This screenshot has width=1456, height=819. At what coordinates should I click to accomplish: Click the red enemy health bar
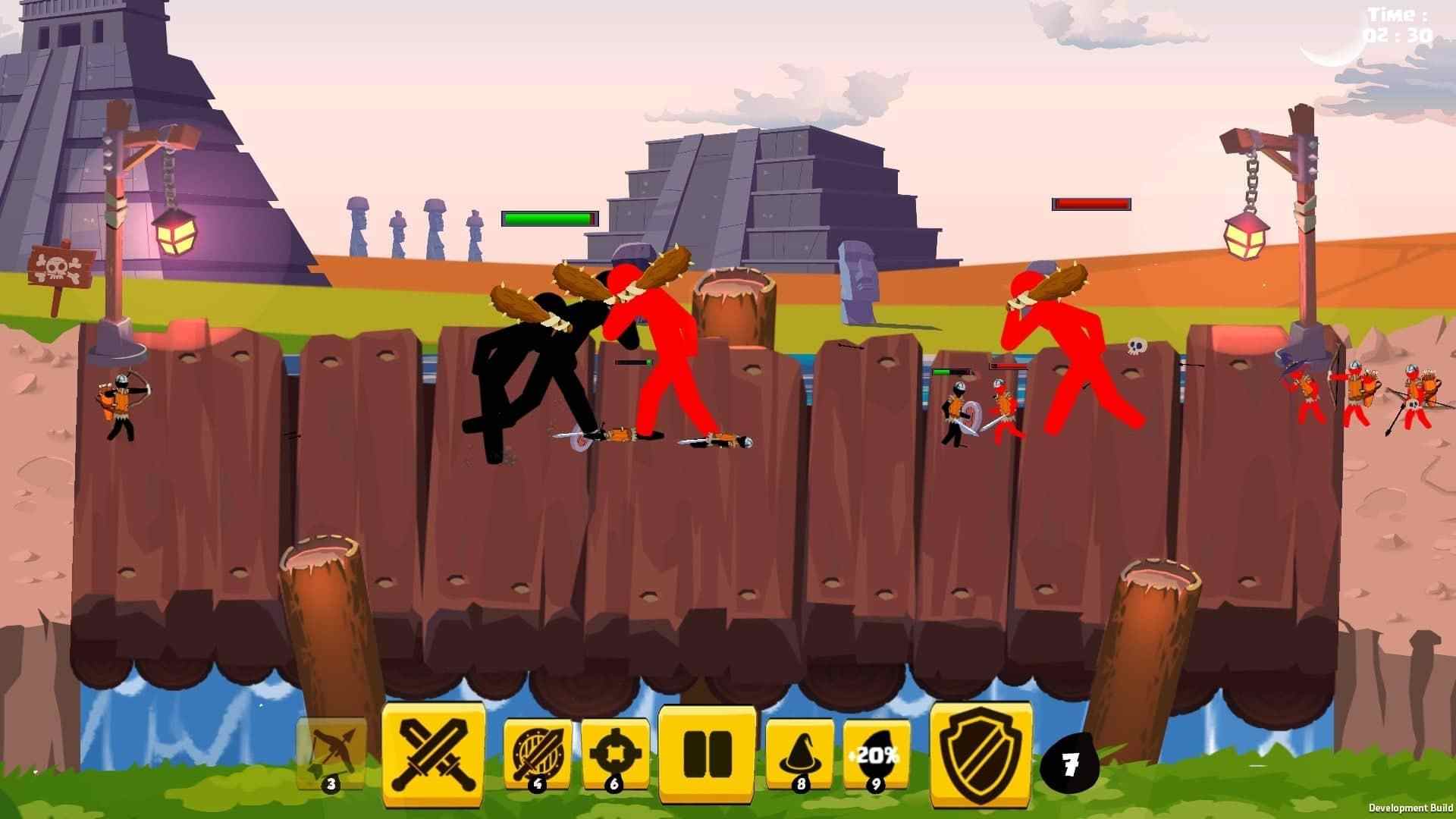[x=1090, y=203]
